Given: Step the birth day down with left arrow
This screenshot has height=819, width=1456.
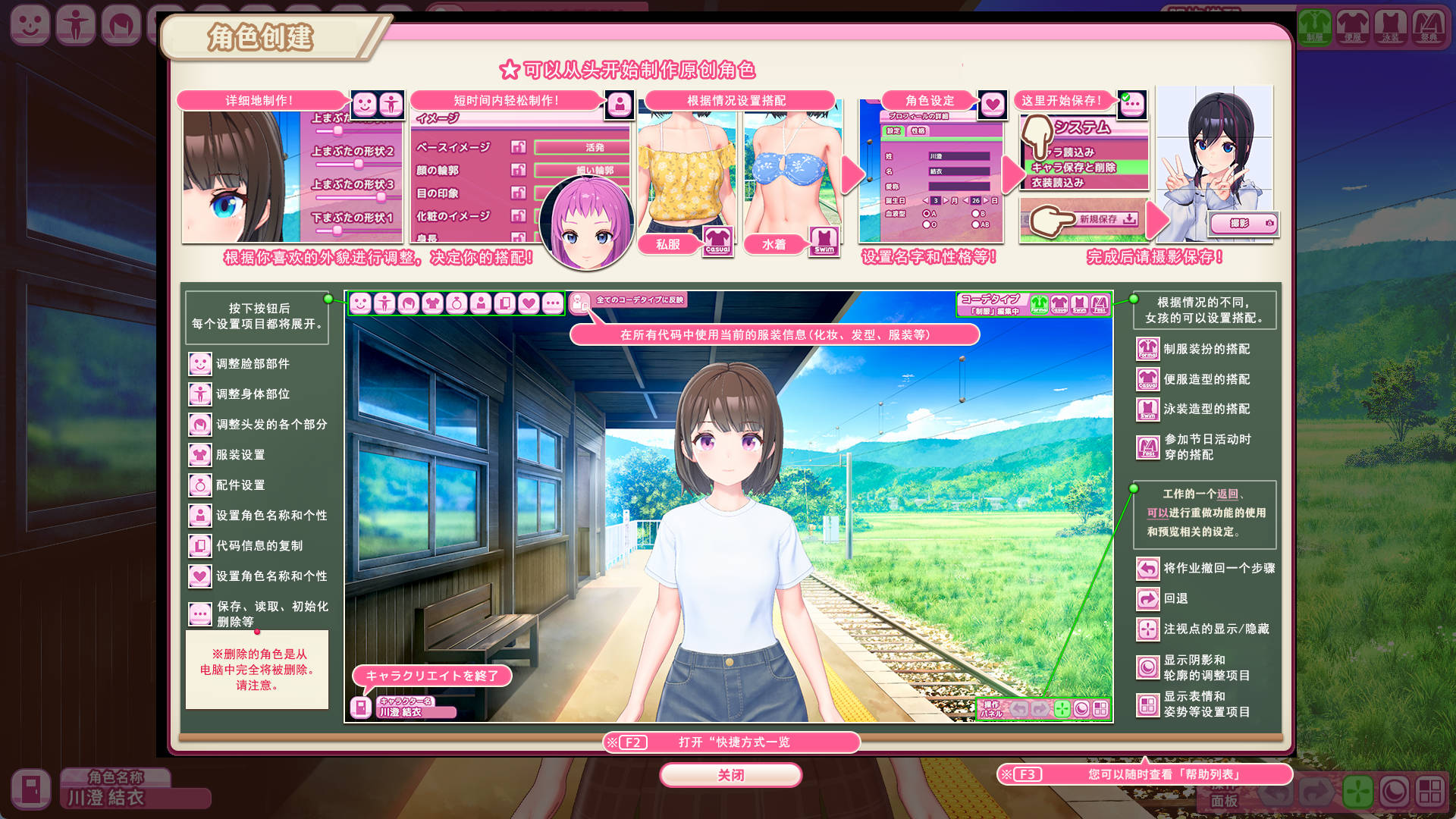Looking at the screenshot, I should click(x=965, y=200).
